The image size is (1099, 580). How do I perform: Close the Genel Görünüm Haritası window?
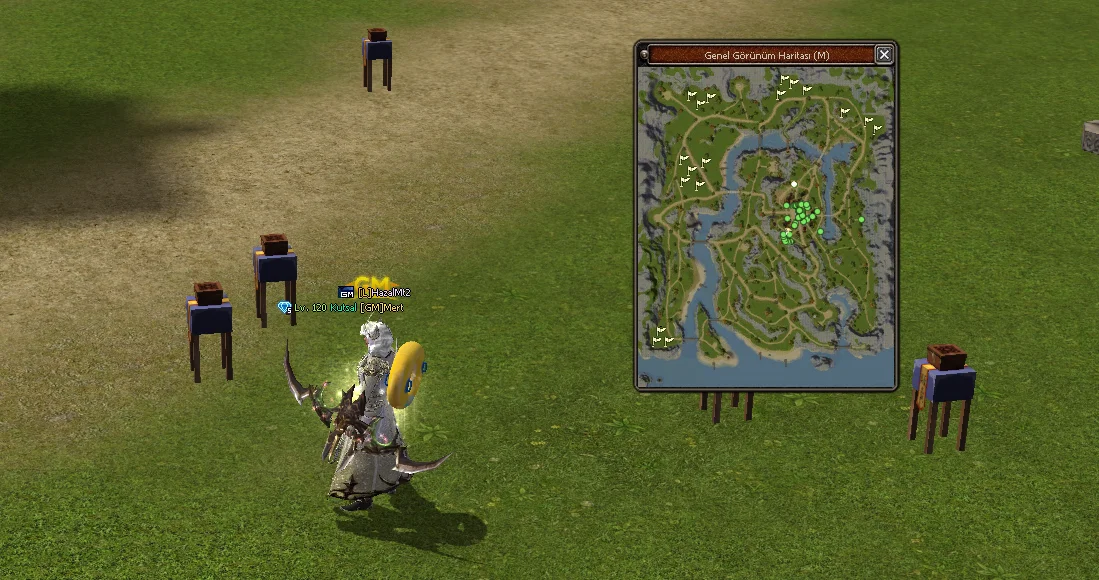(884, 55)
